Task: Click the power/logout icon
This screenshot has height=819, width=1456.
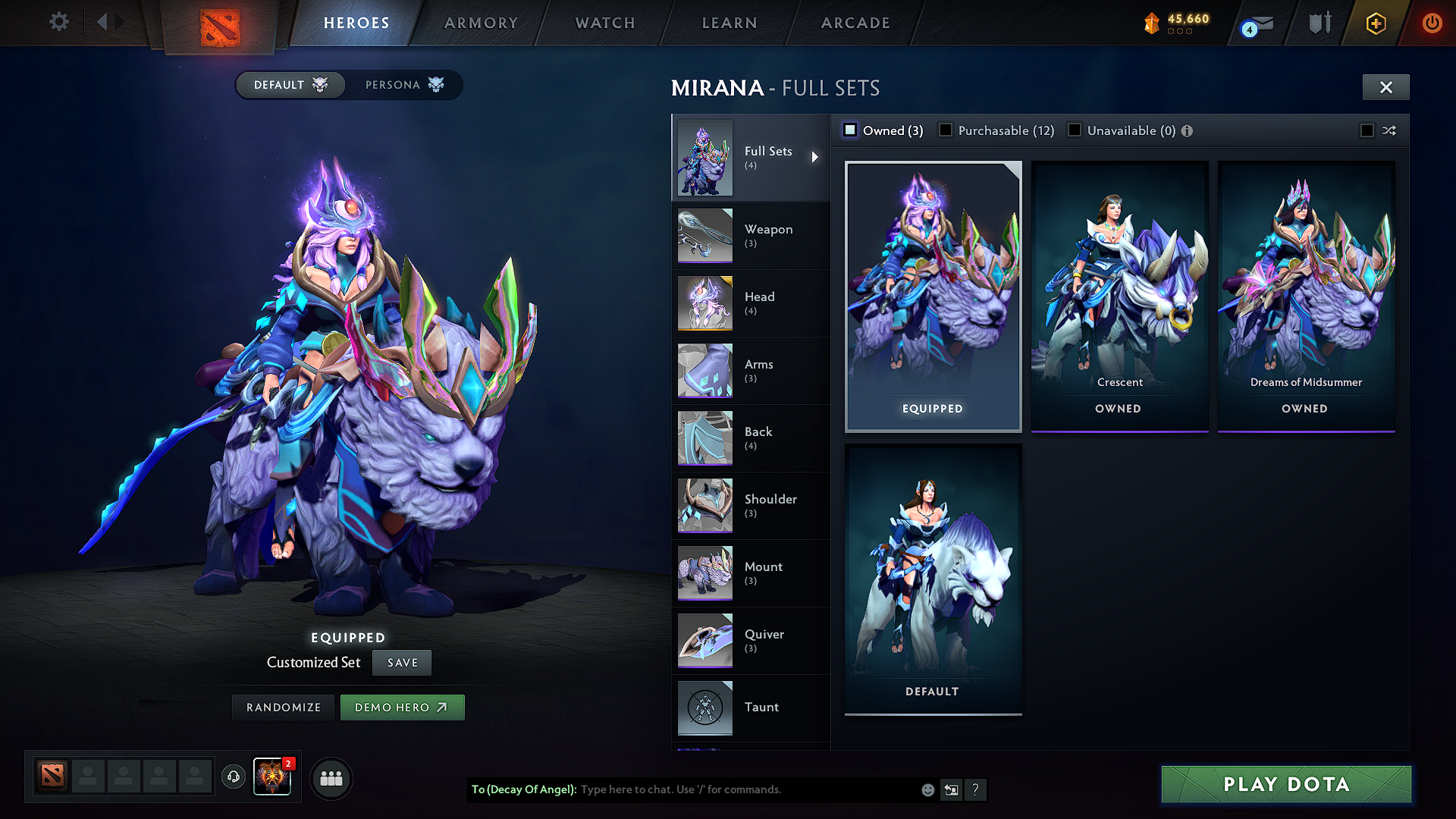Action: click(x=1432, y=23)
